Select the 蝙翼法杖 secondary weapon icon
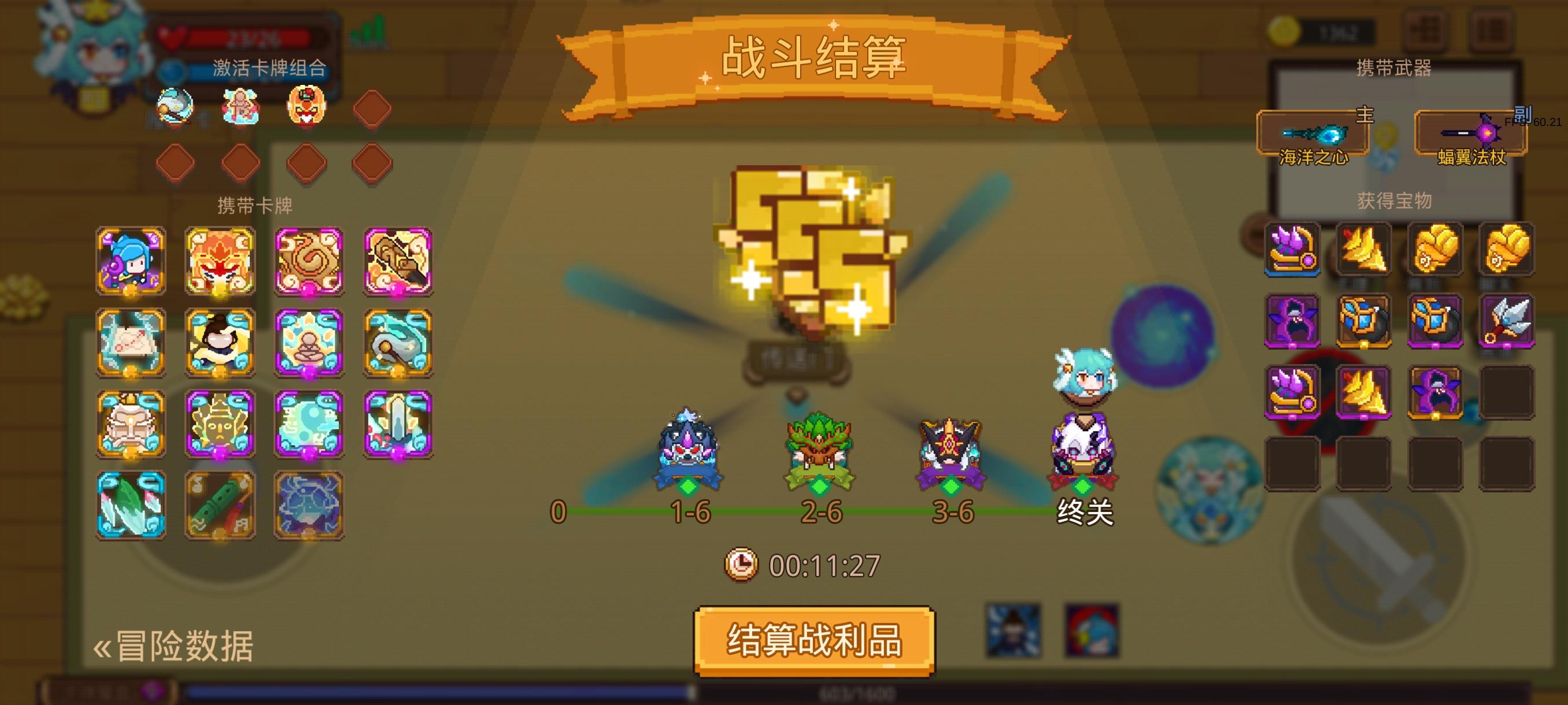This screenshot has height=705, width=1568. [1485, 135]
